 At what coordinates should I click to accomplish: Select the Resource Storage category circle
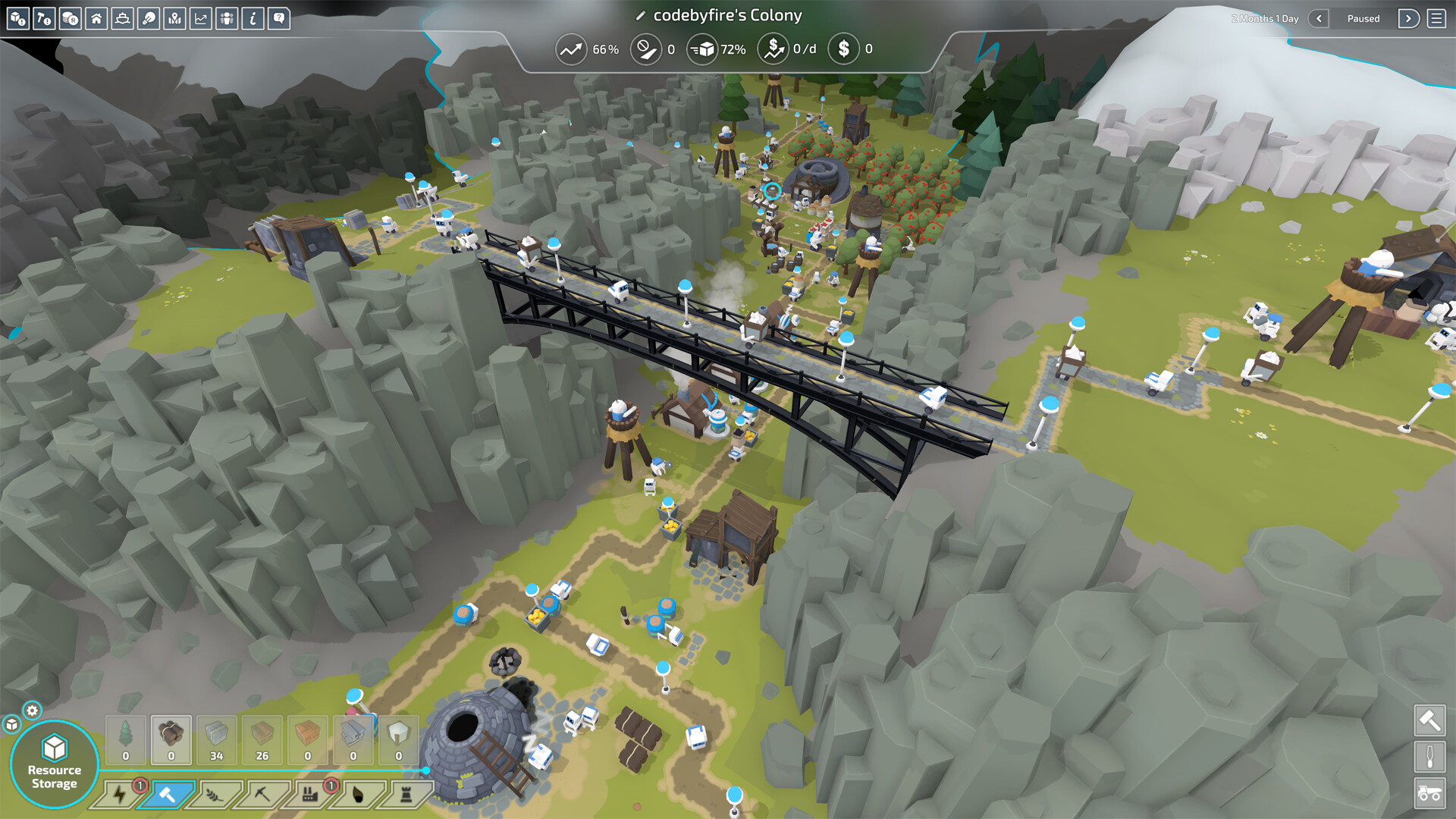click(x=54, y=764)
